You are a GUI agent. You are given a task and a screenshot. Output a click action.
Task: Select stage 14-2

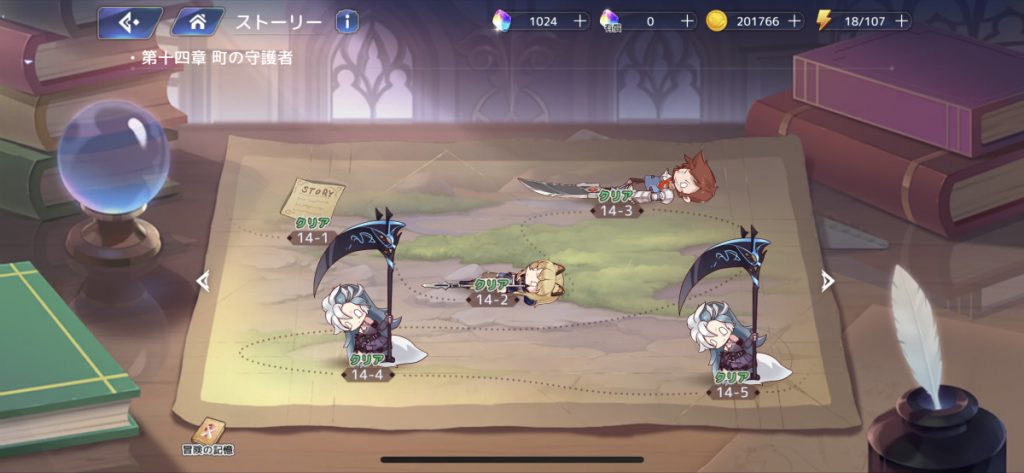pos(492,292)
